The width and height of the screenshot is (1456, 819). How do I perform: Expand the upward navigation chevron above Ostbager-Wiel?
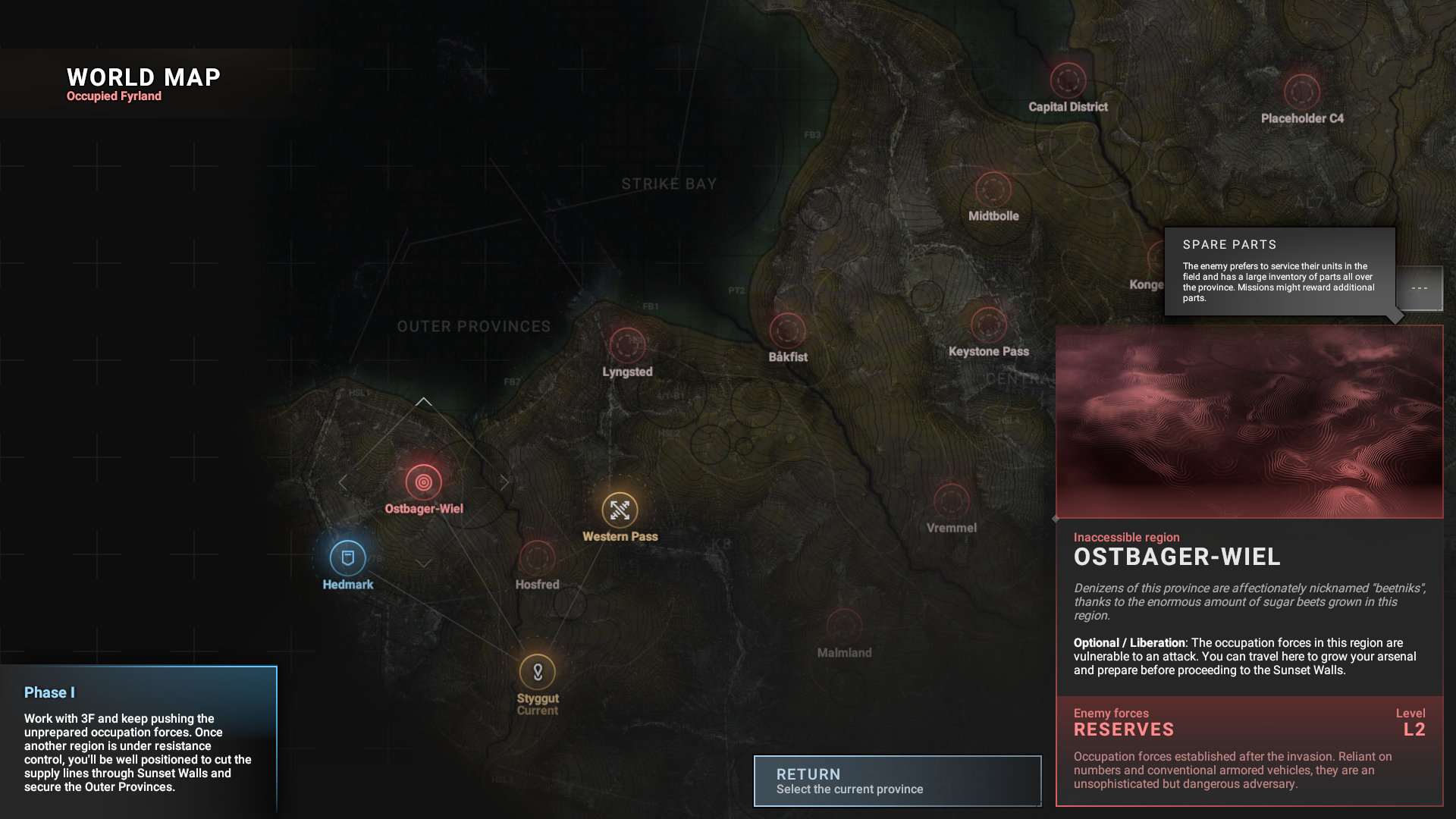424,402
